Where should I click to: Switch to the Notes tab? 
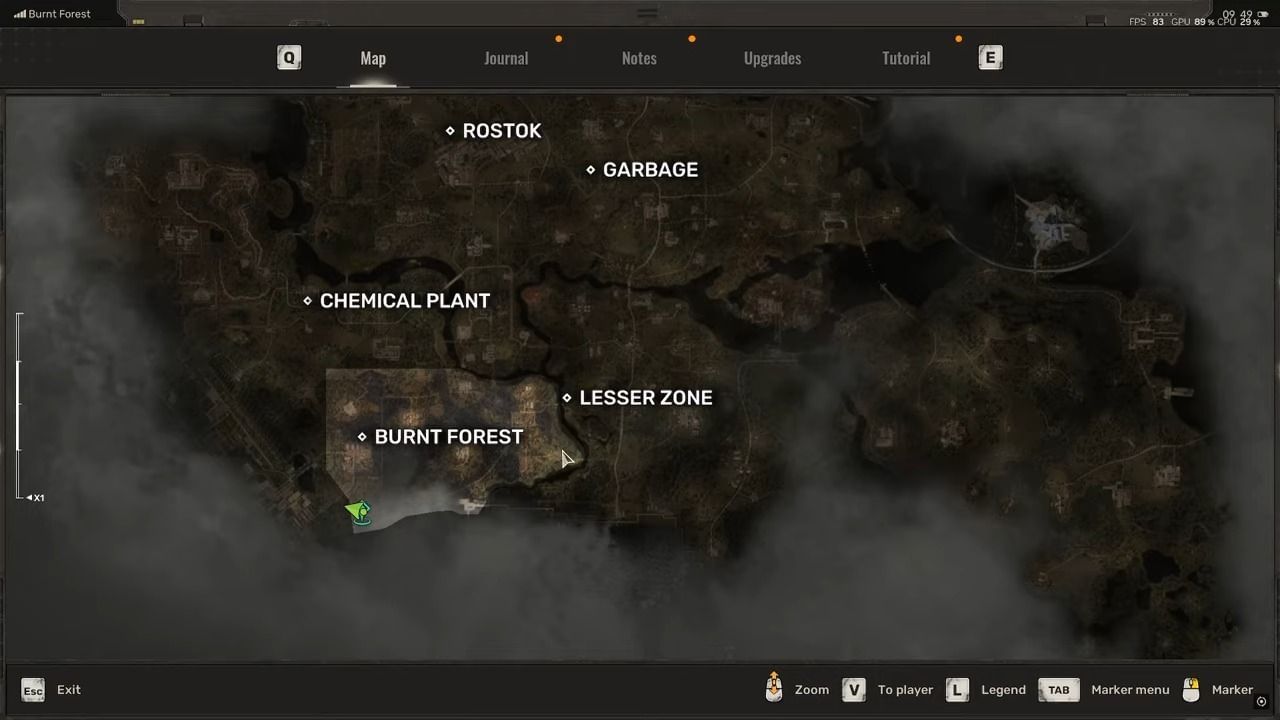tap(639, 58)
